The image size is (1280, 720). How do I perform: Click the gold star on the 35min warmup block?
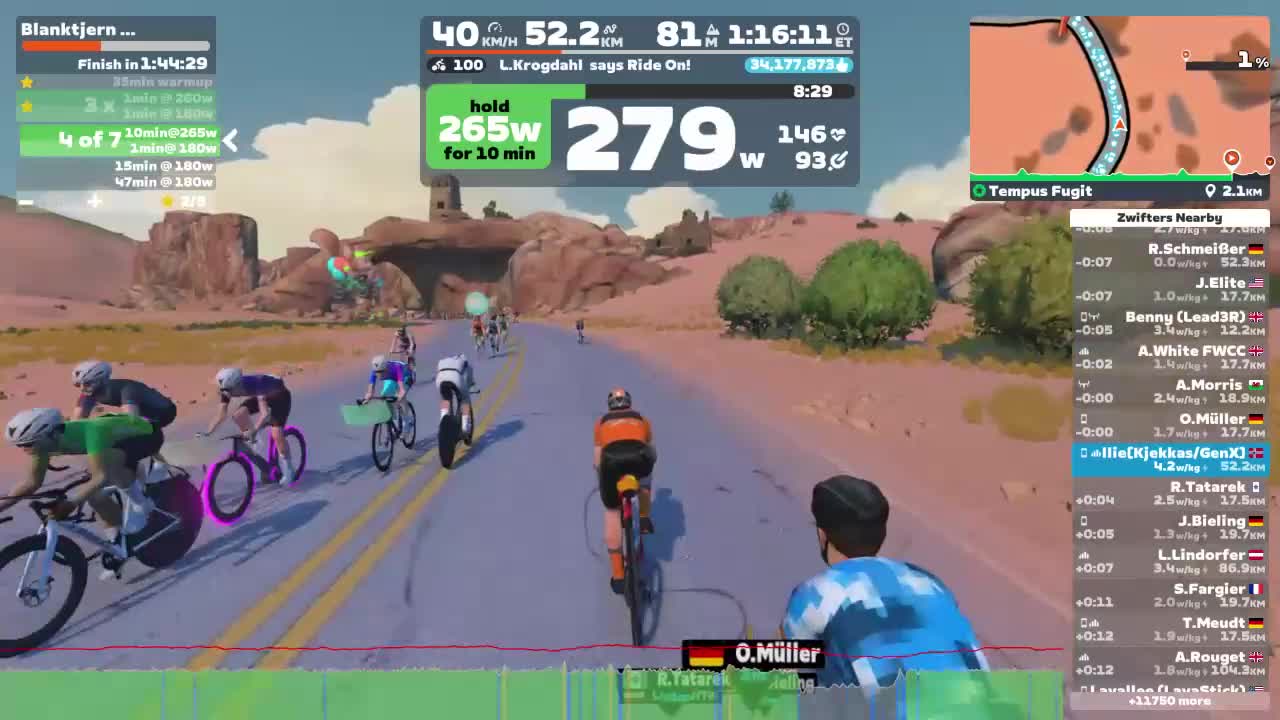point(27,81)
